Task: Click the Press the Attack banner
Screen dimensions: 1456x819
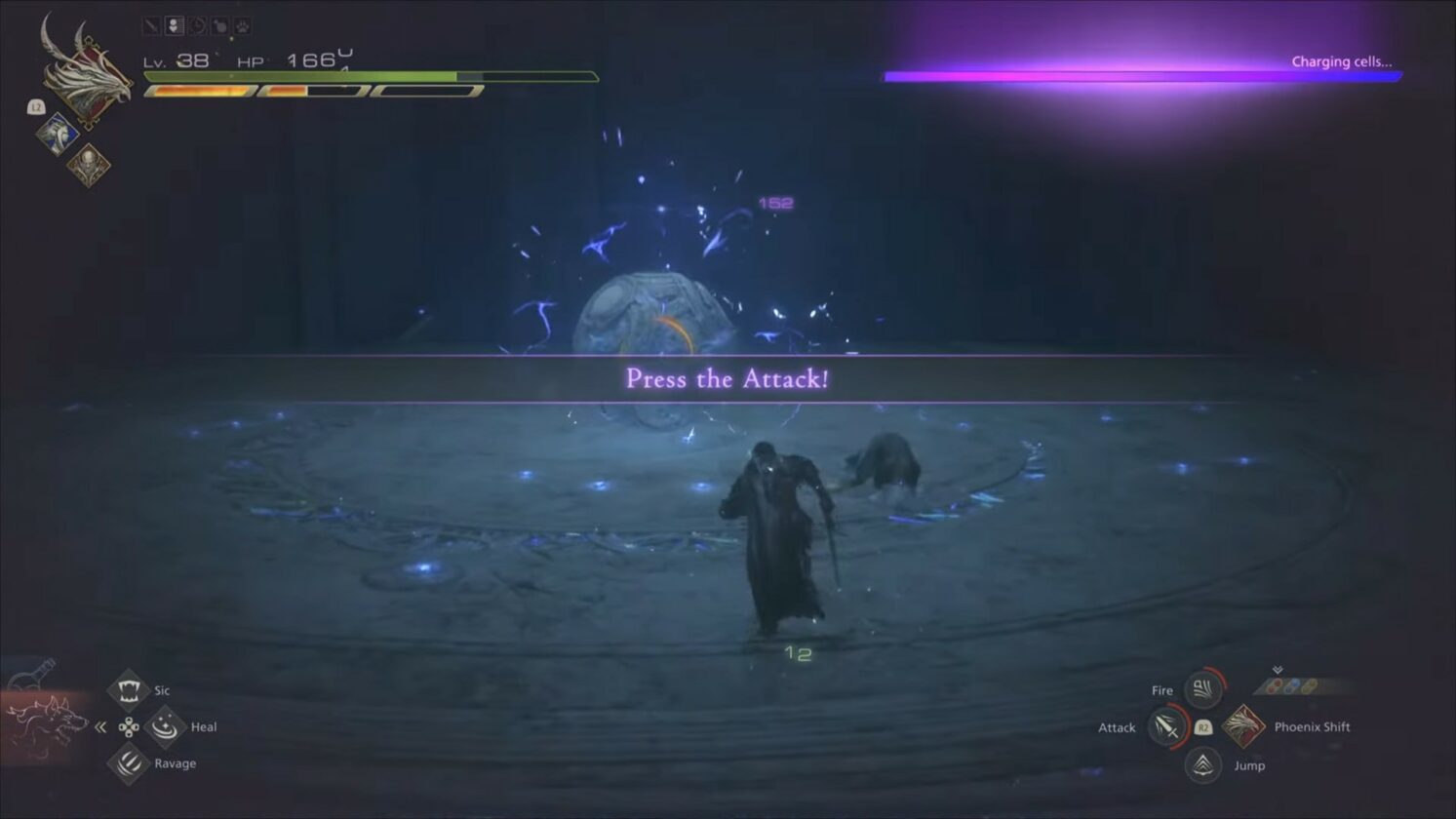Action: point(726,379)
